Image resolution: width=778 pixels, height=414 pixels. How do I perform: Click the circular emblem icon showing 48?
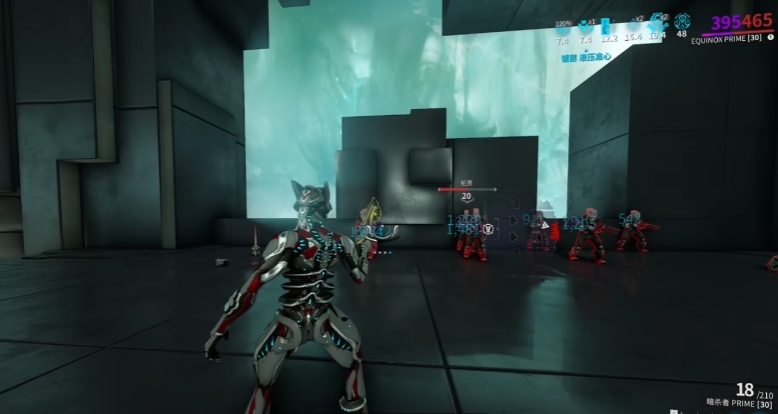pos(682,21)
